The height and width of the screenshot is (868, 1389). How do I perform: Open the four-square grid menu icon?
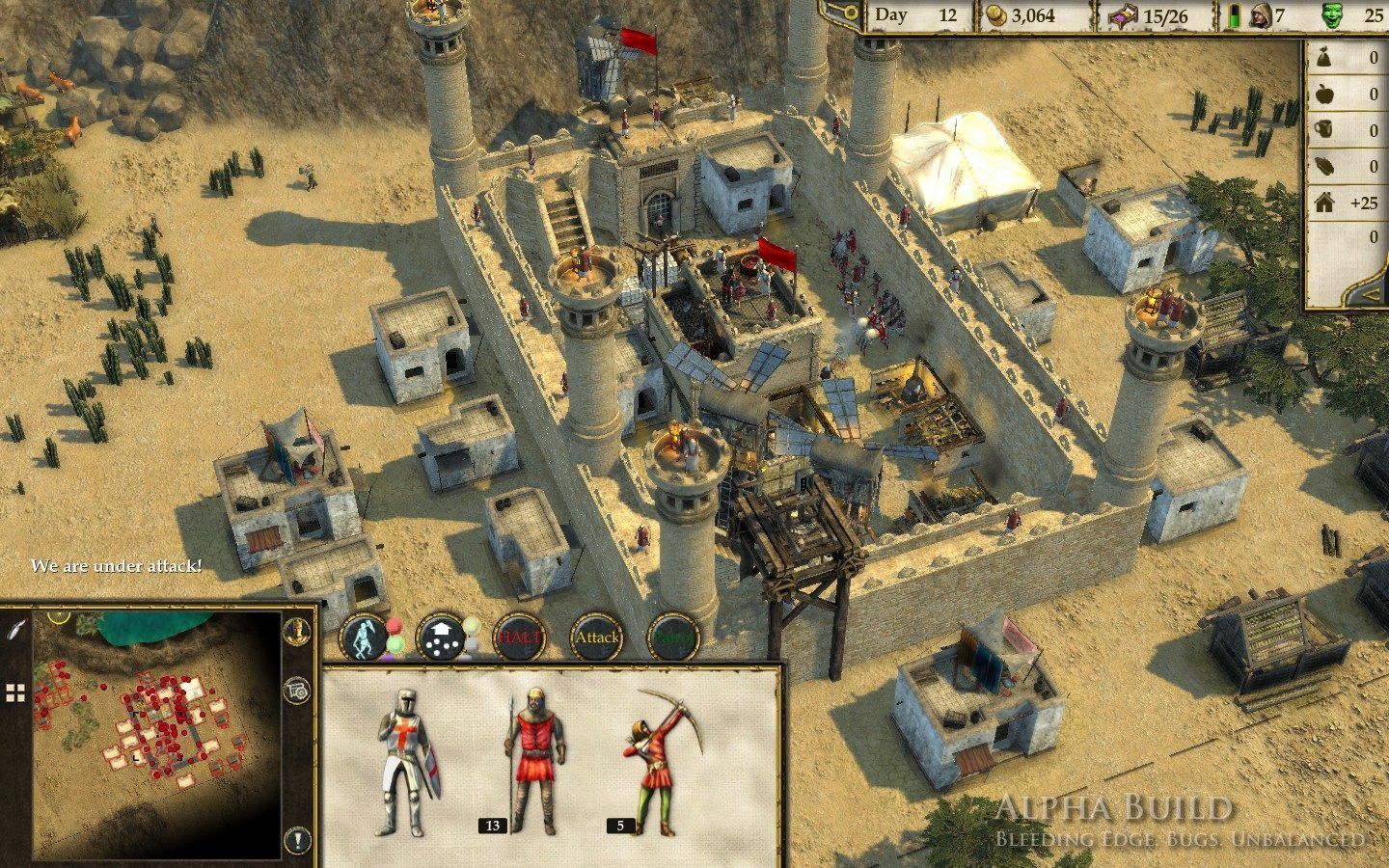tap(15, 692)
